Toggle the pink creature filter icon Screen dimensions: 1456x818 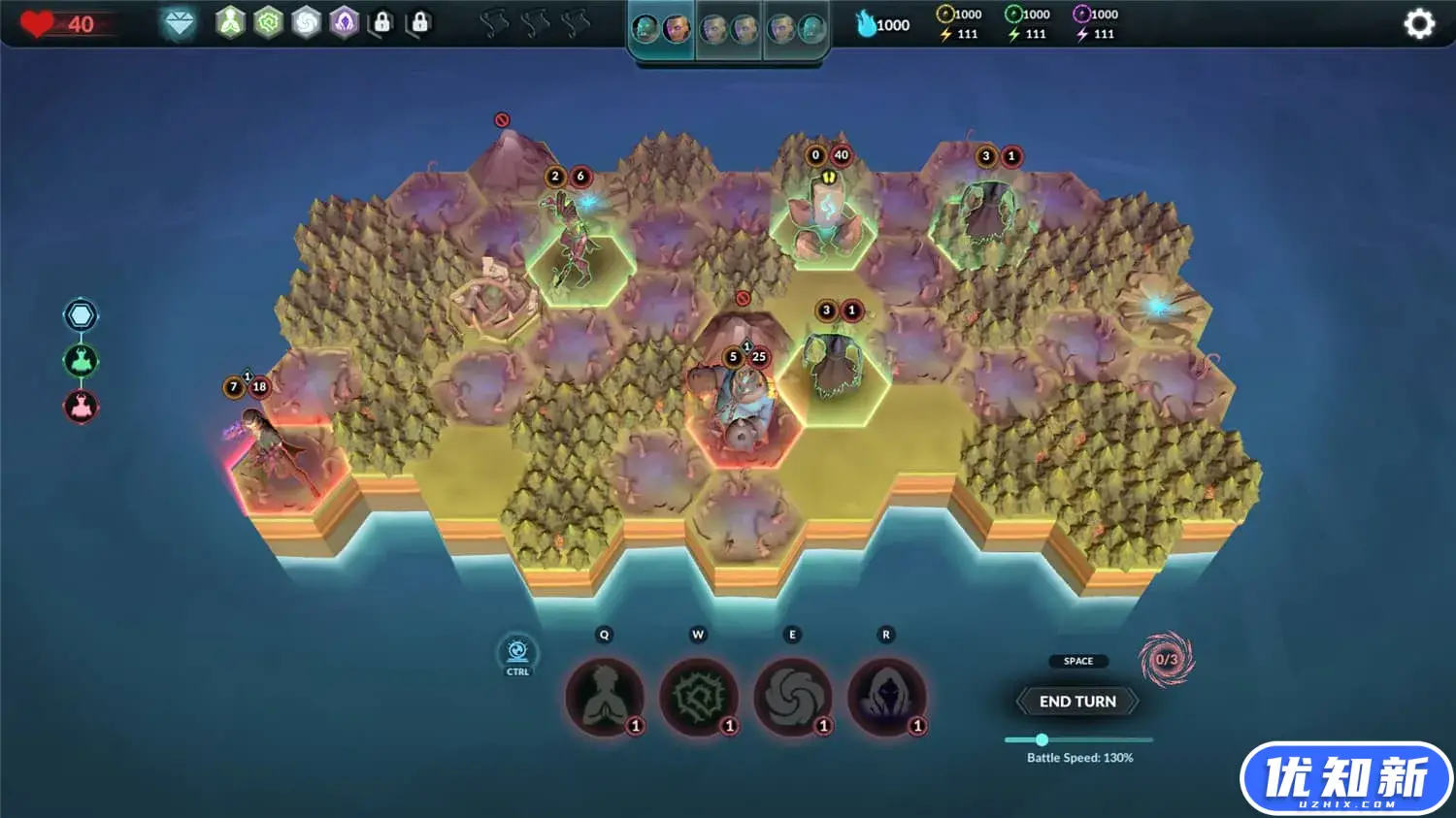(x=81, y=407)
